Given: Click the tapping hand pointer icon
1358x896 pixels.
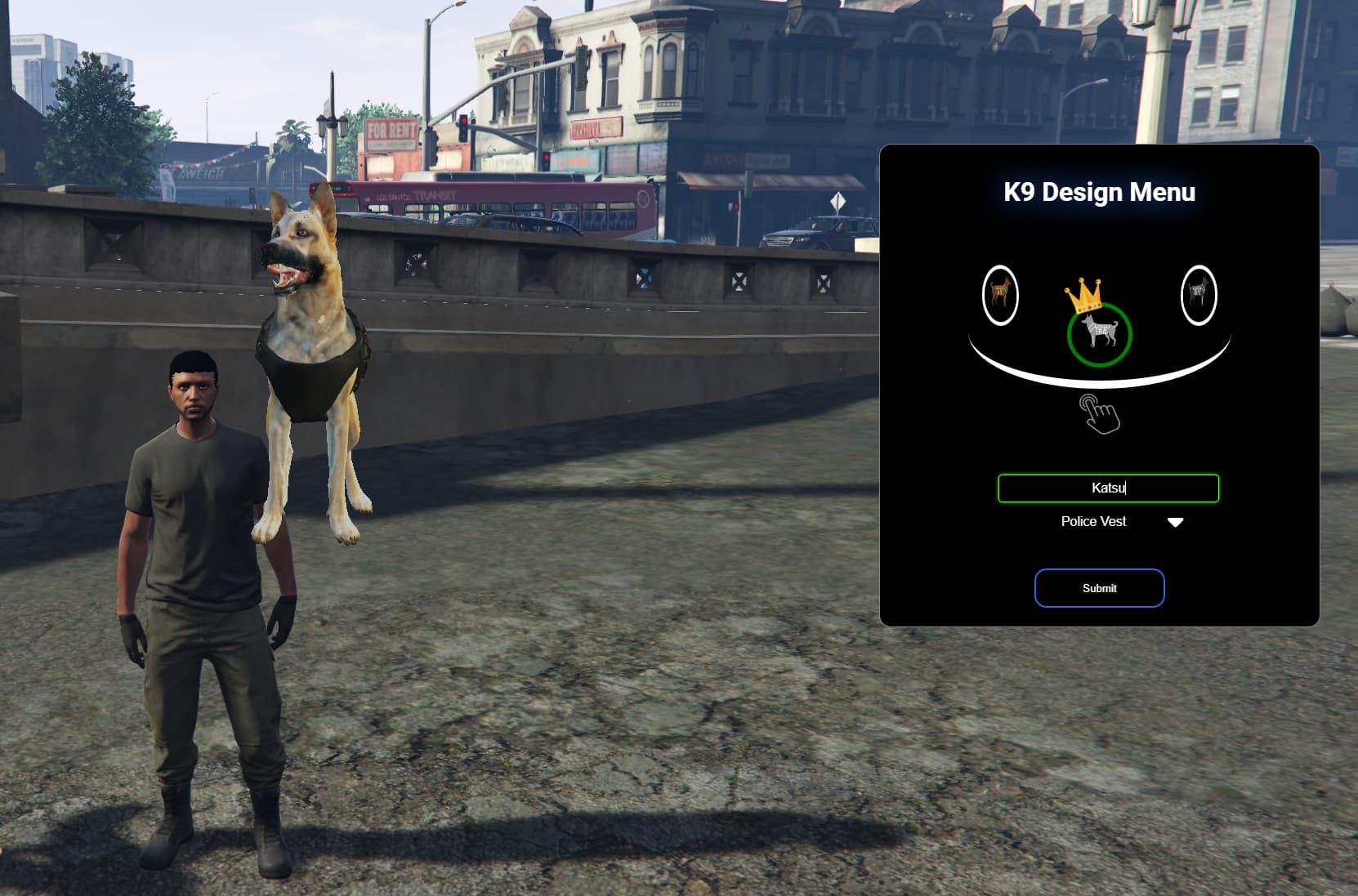Looking at the screenshot, I should click(1099, 414).
